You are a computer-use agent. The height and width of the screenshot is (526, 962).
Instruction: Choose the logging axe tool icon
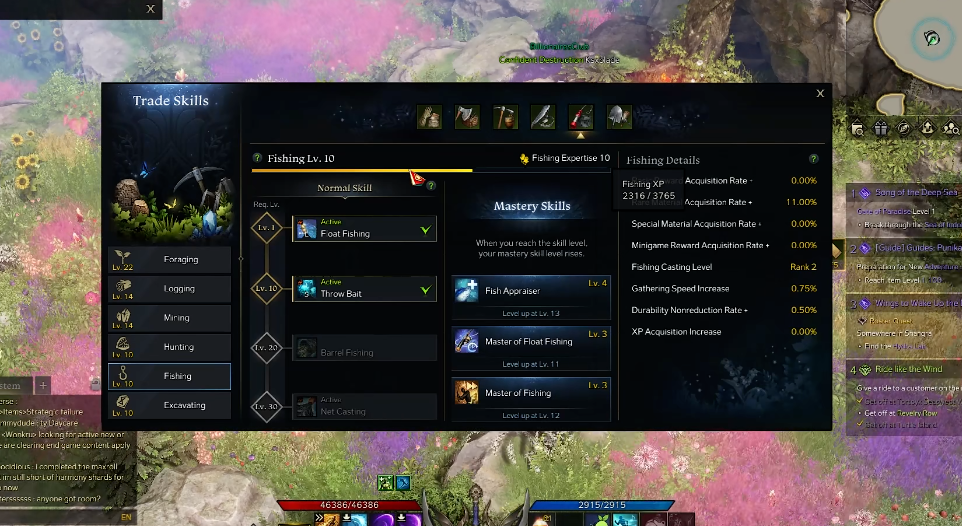(468, 117)
